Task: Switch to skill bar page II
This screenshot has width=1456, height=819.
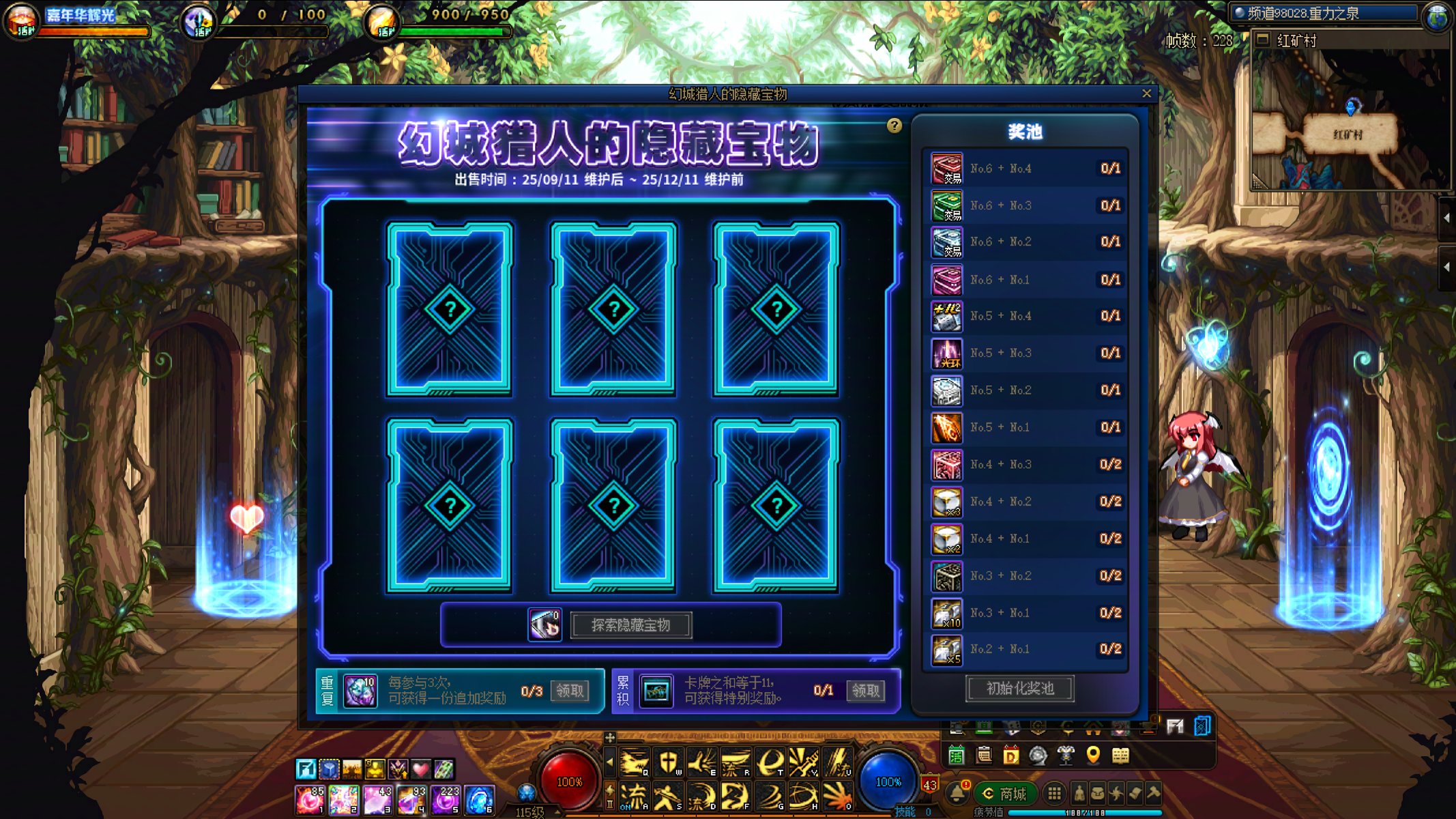Action: coord(609,804)
